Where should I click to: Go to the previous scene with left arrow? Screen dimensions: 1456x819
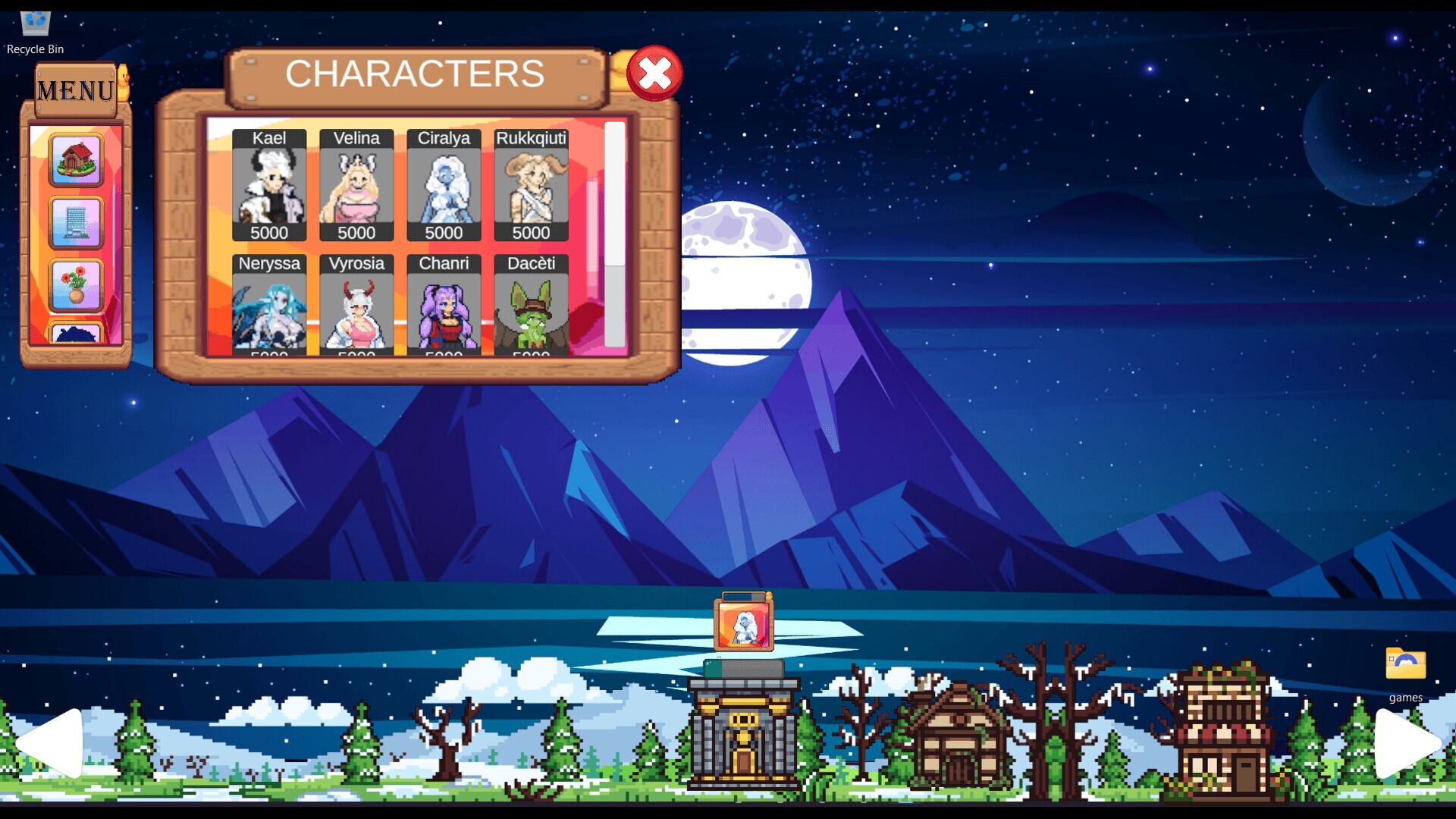coord(51,742)
